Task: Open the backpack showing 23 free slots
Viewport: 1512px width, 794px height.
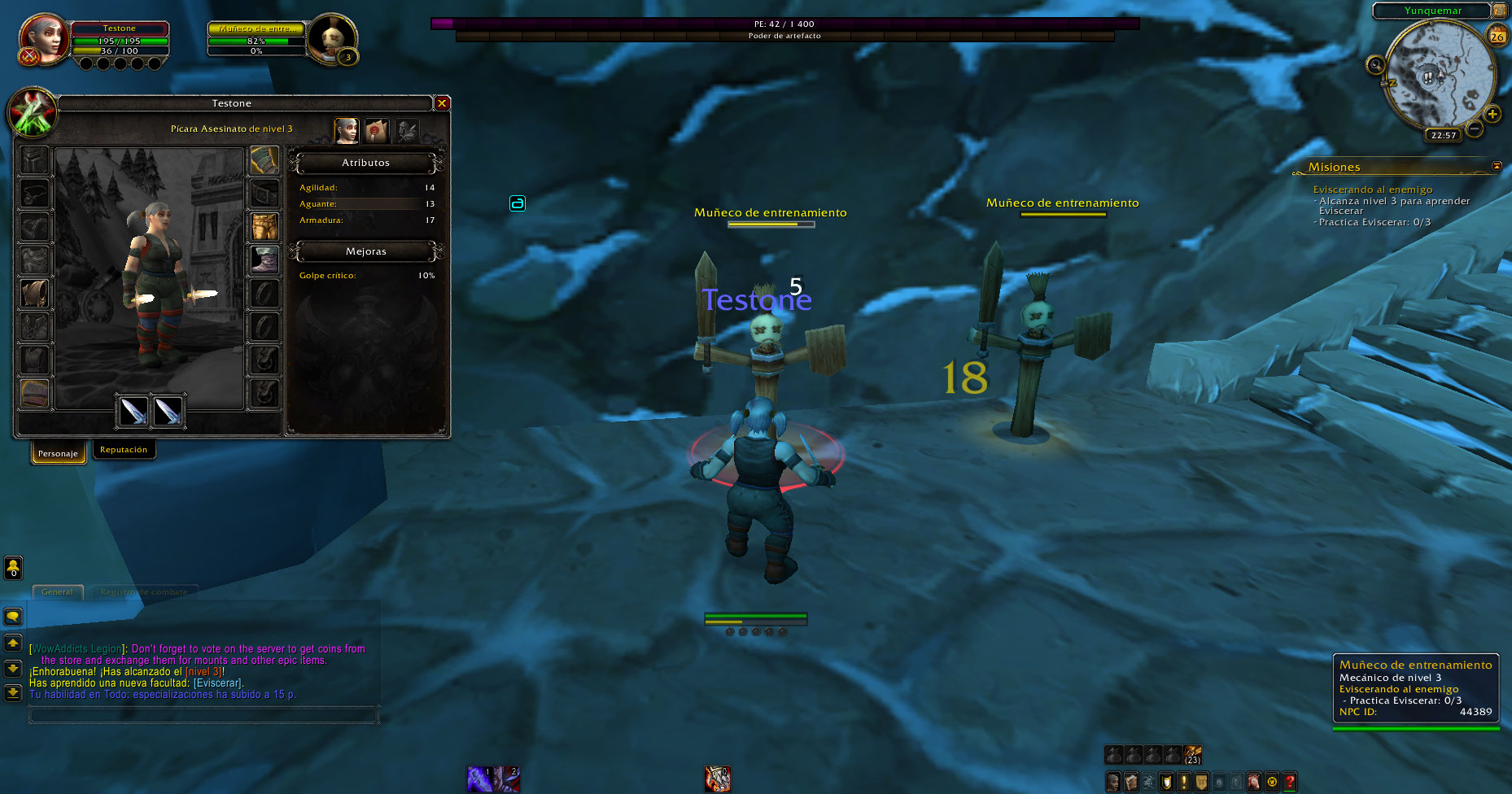Action: (x=1193, y=755)
